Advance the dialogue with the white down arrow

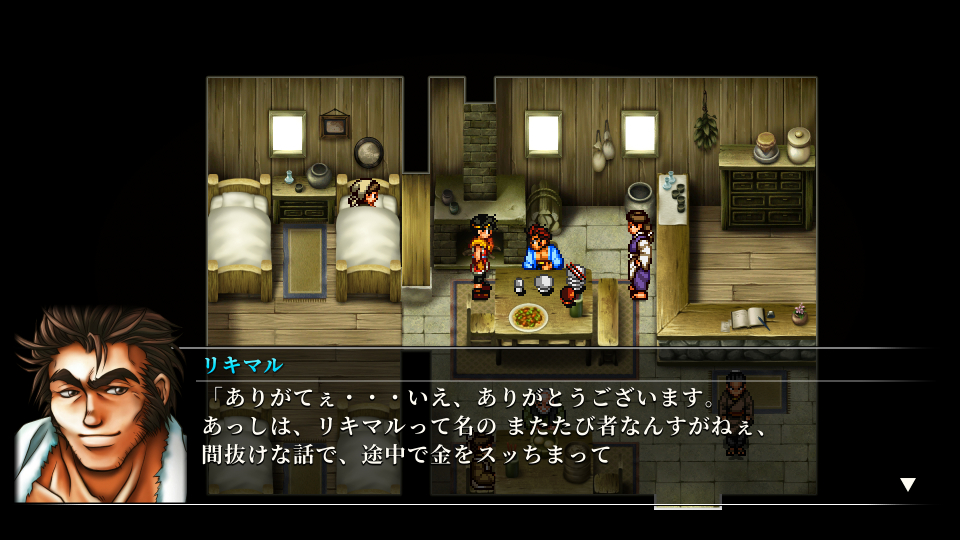[x=907, y=485]
